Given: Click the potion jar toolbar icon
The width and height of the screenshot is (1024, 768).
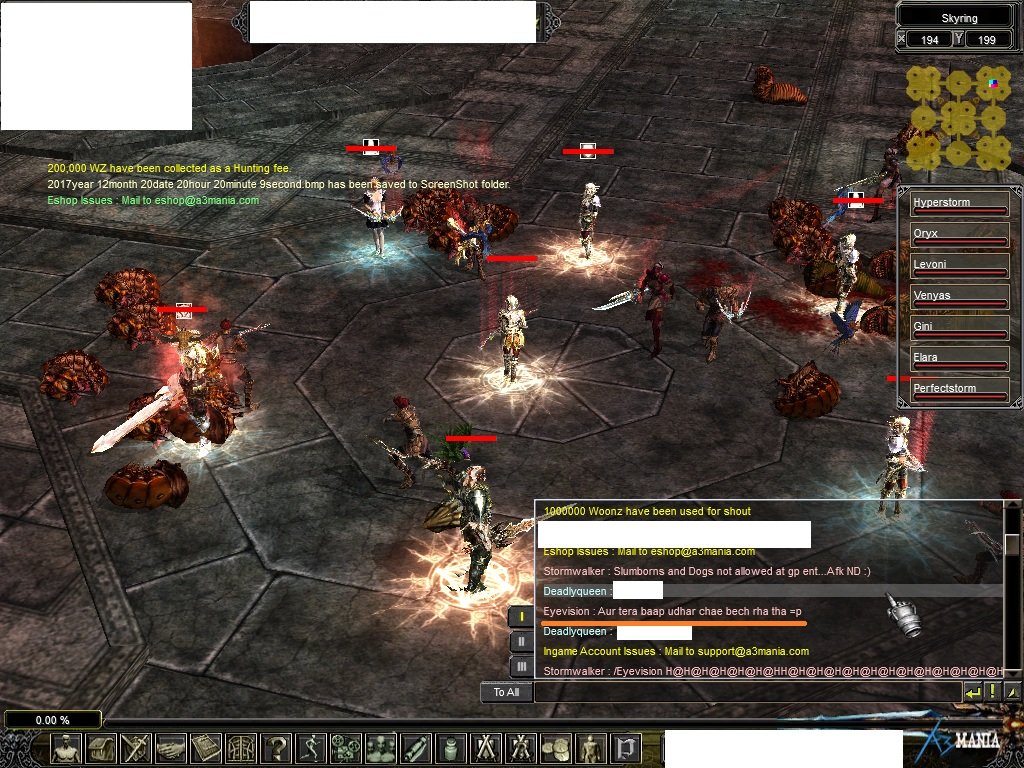Looking at the screenshot, I should coord(450,748).
